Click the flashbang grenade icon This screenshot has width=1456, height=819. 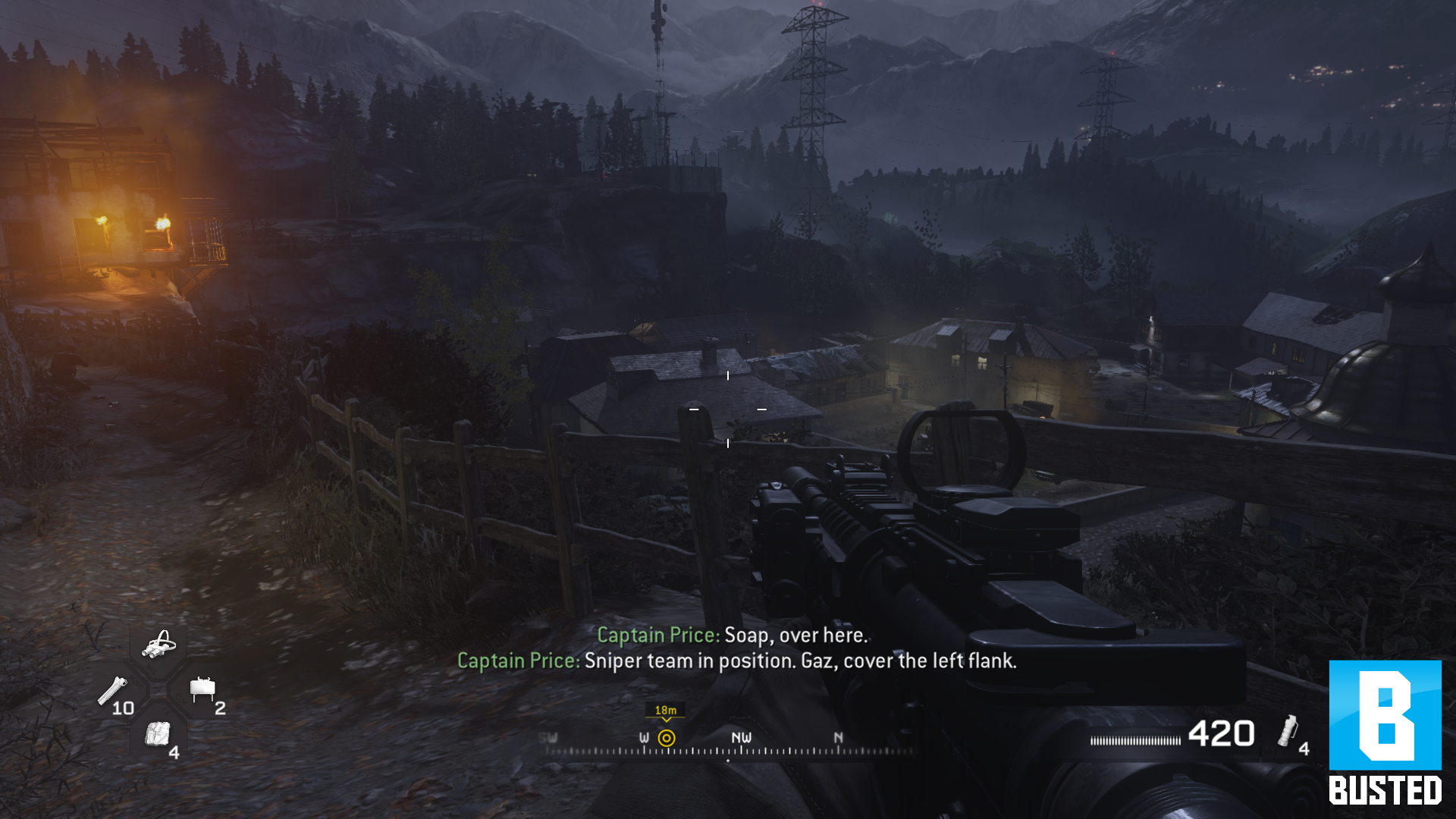point(1288,731)
